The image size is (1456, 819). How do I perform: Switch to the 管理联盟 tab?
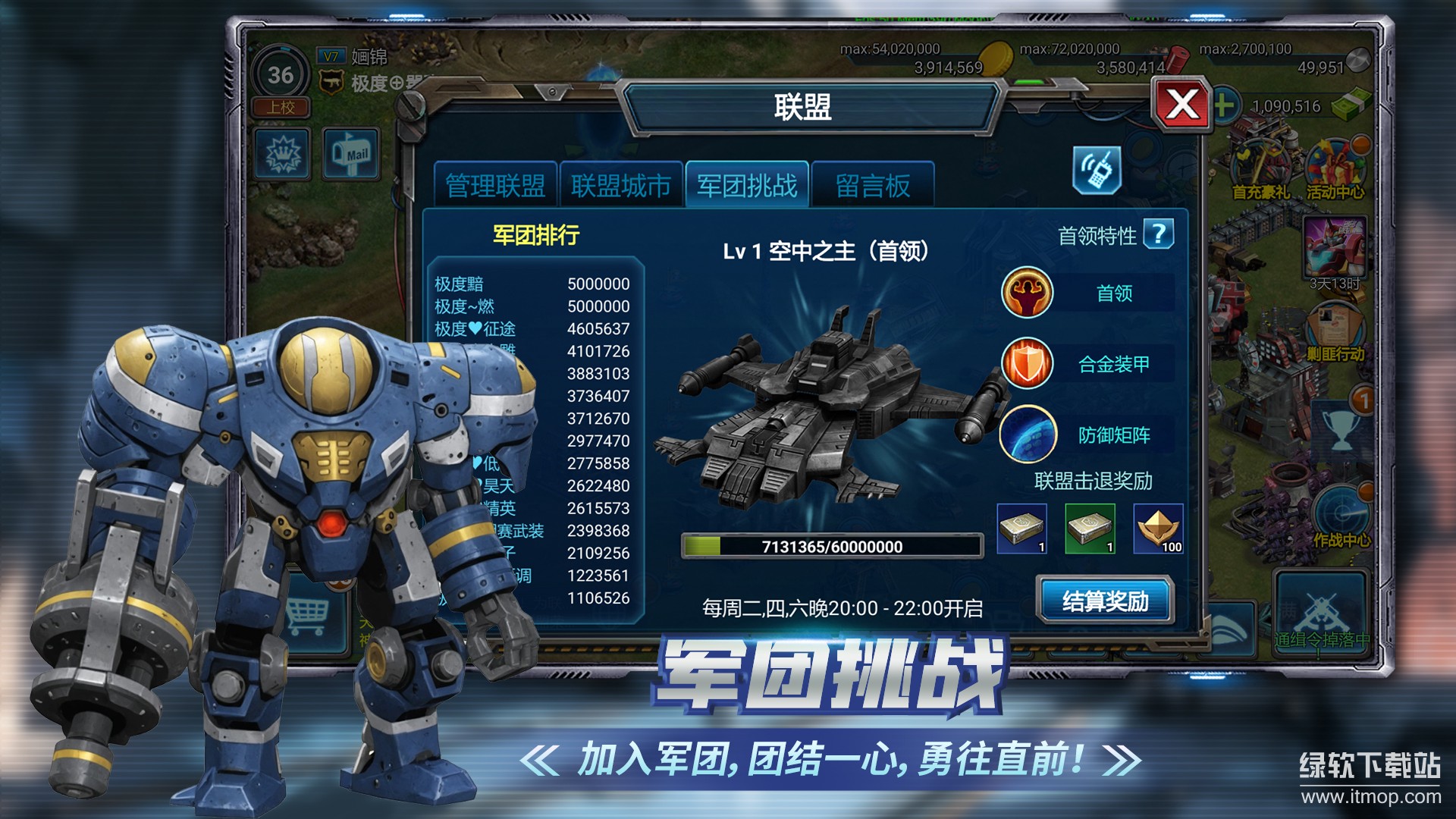[495, 185]
